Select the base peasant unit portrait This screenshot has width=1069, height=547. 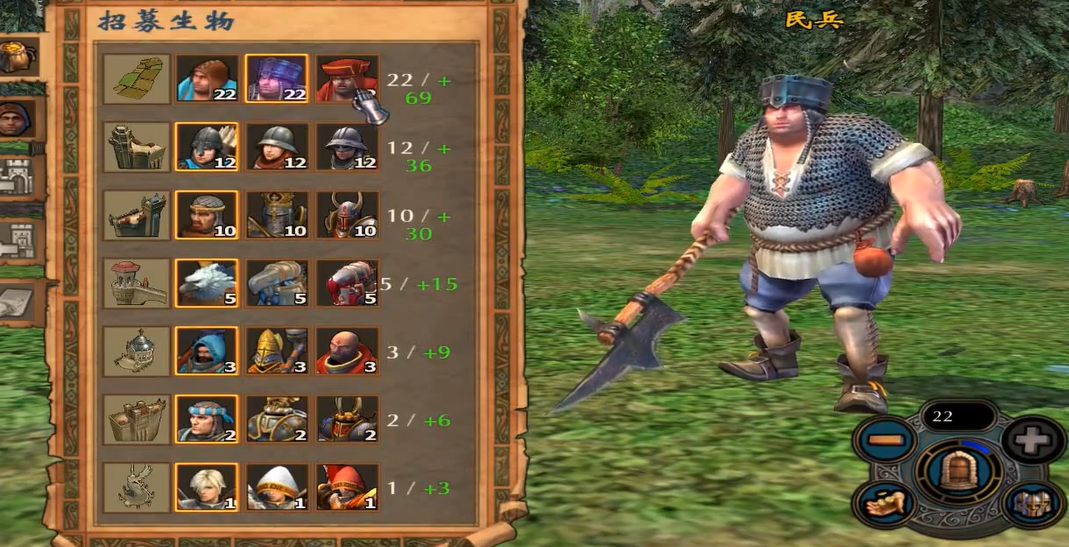(207, 79)
